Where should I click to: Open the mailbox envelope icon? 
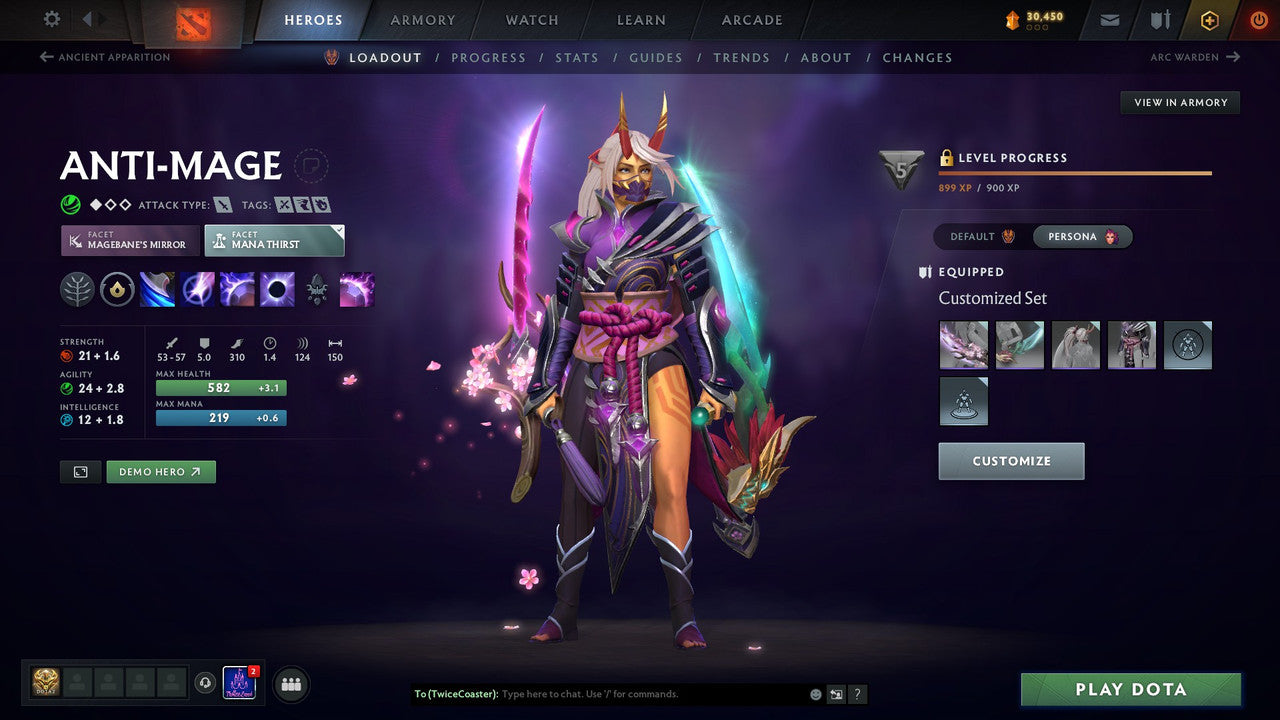pyautogui.click(x=1108, y=19)
